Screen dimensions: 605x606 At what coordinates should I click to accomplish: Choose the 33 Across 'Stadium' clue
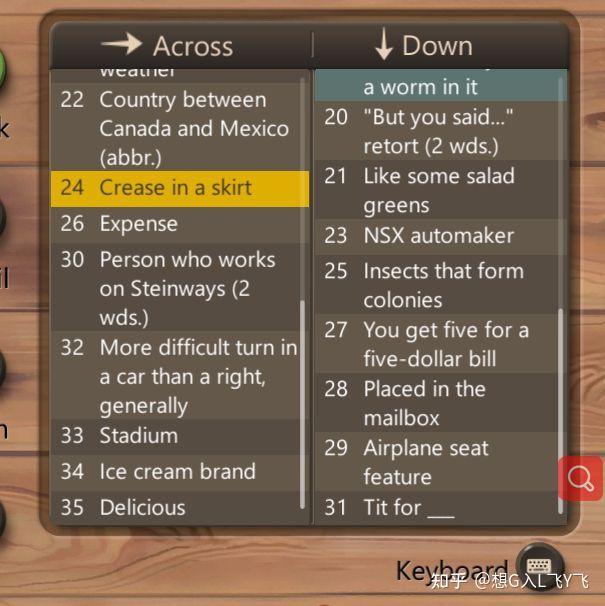(180, 436)
